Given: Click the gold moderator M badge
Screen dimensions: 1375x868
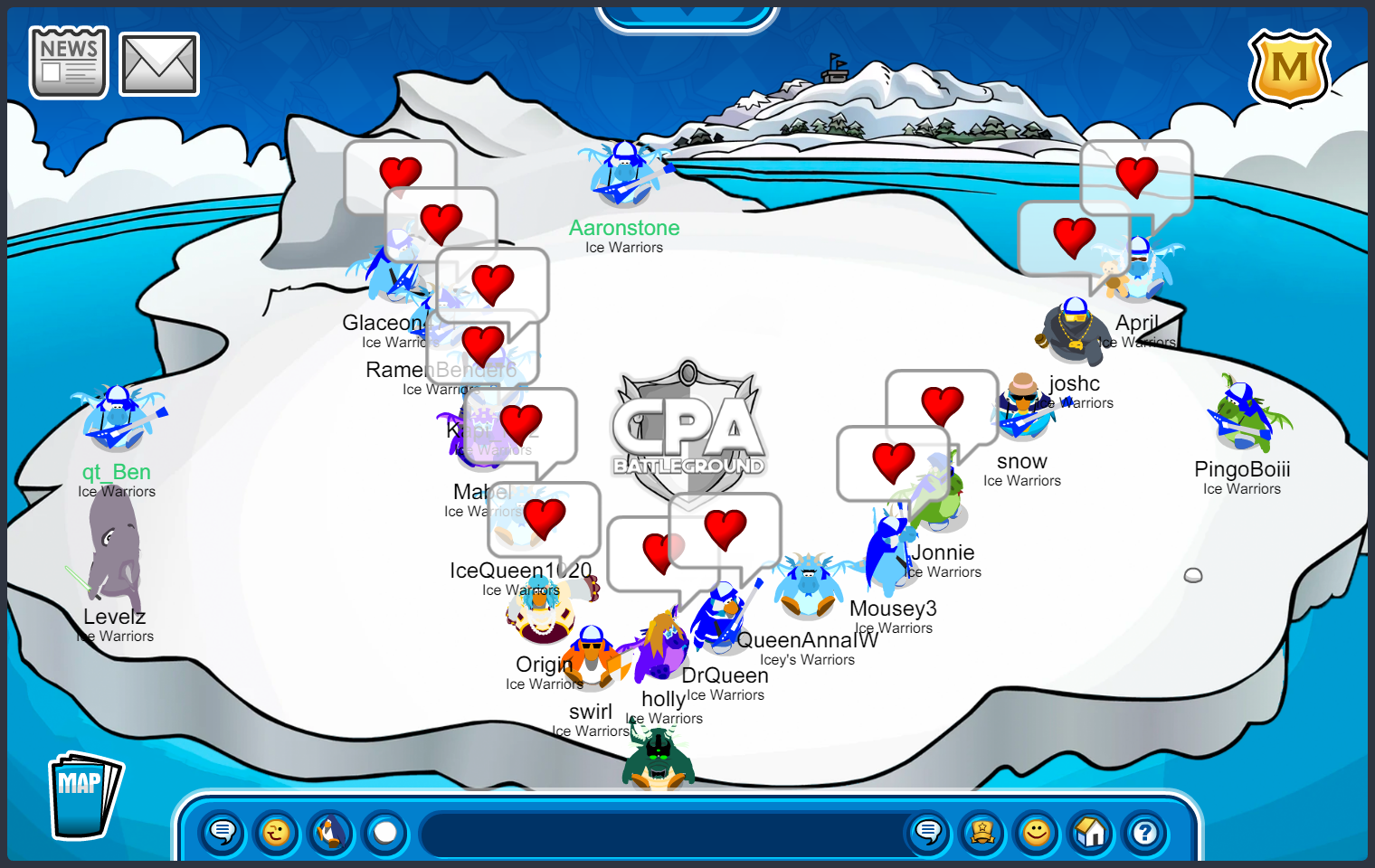Looking at the screenshot, I should pyautogui.click(x=1289, y=68).
